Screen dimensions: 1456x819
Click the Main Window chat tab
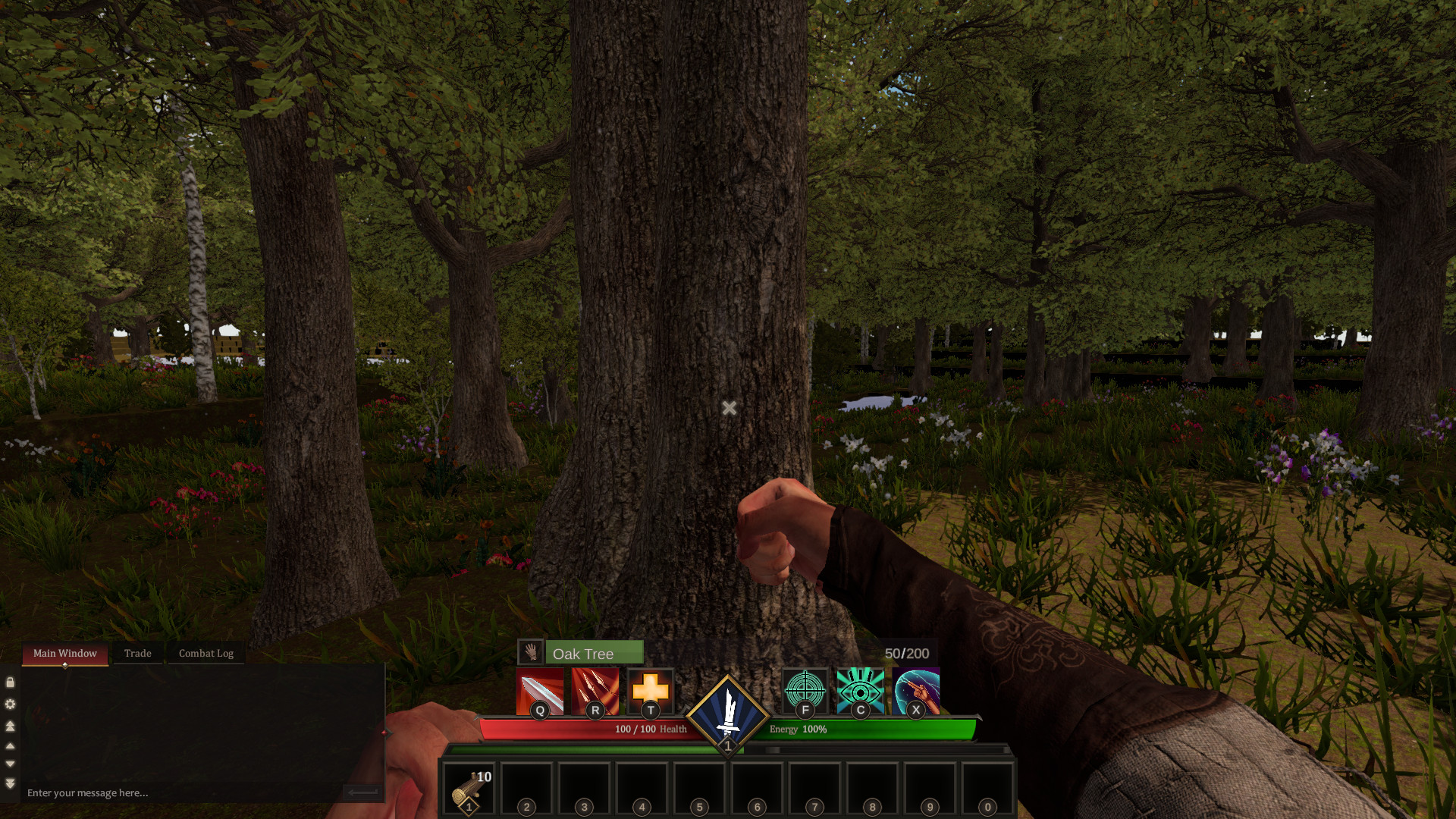64,653
